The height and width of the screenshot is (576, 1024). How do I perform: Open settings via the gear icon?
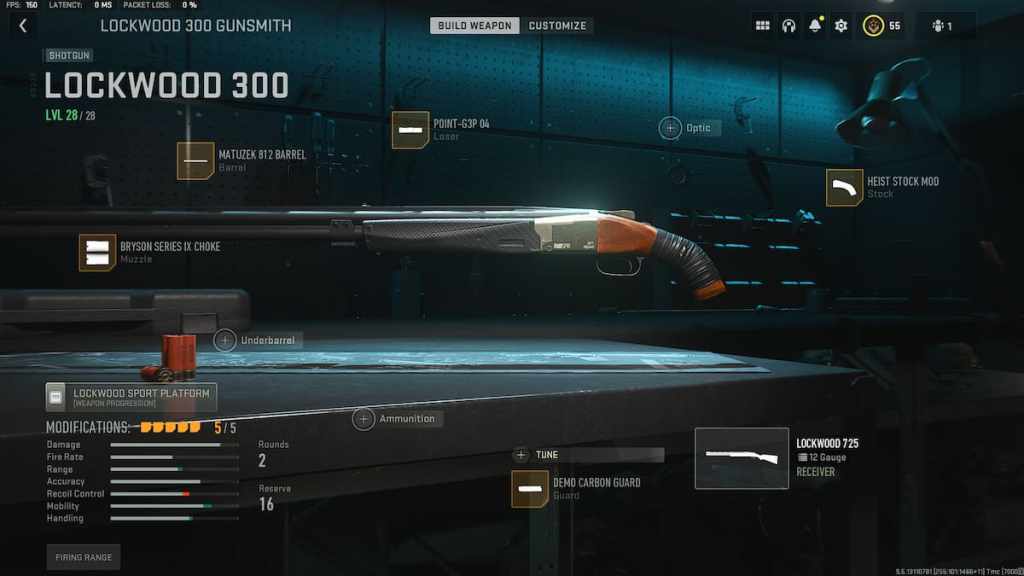click(841, 26)
